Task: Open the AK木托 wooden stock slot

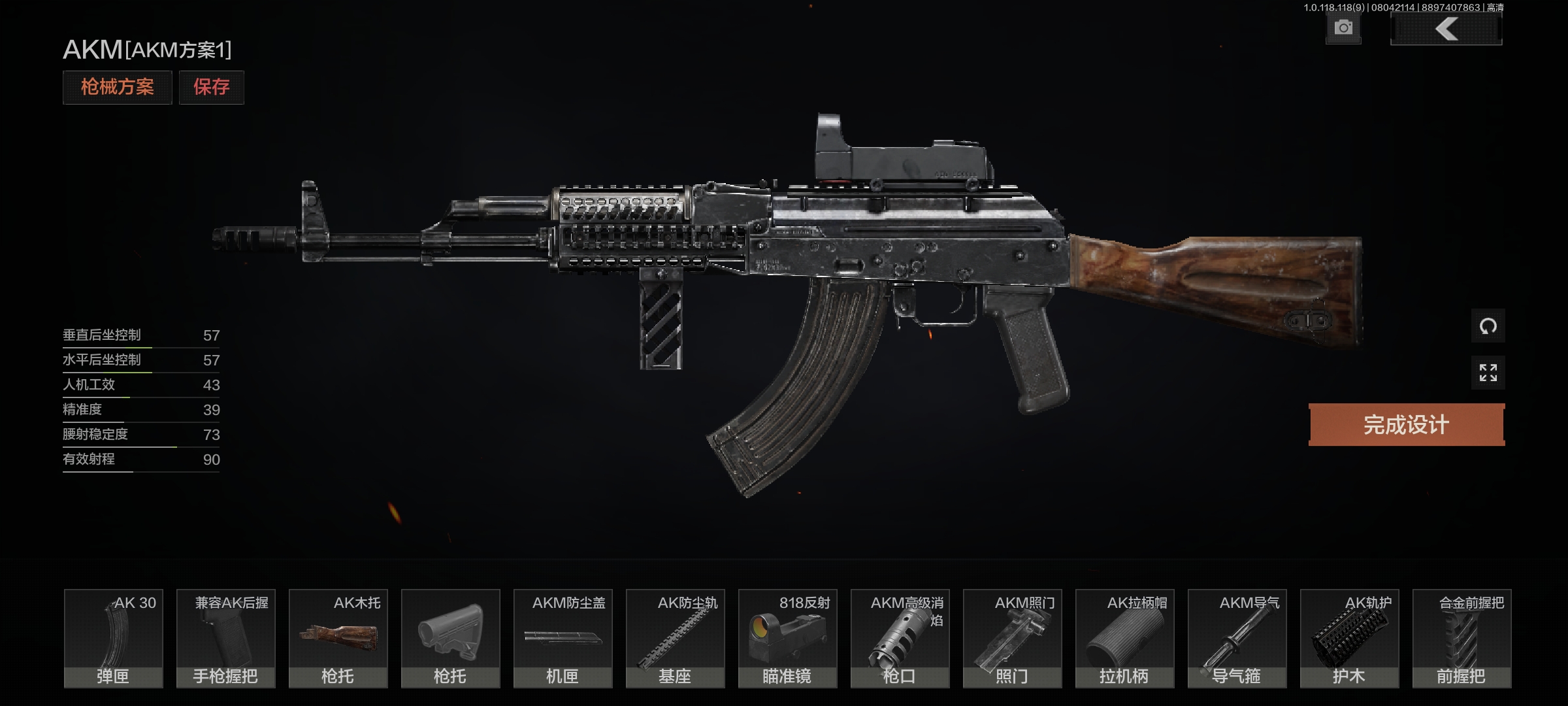Action: click(338, 638)
